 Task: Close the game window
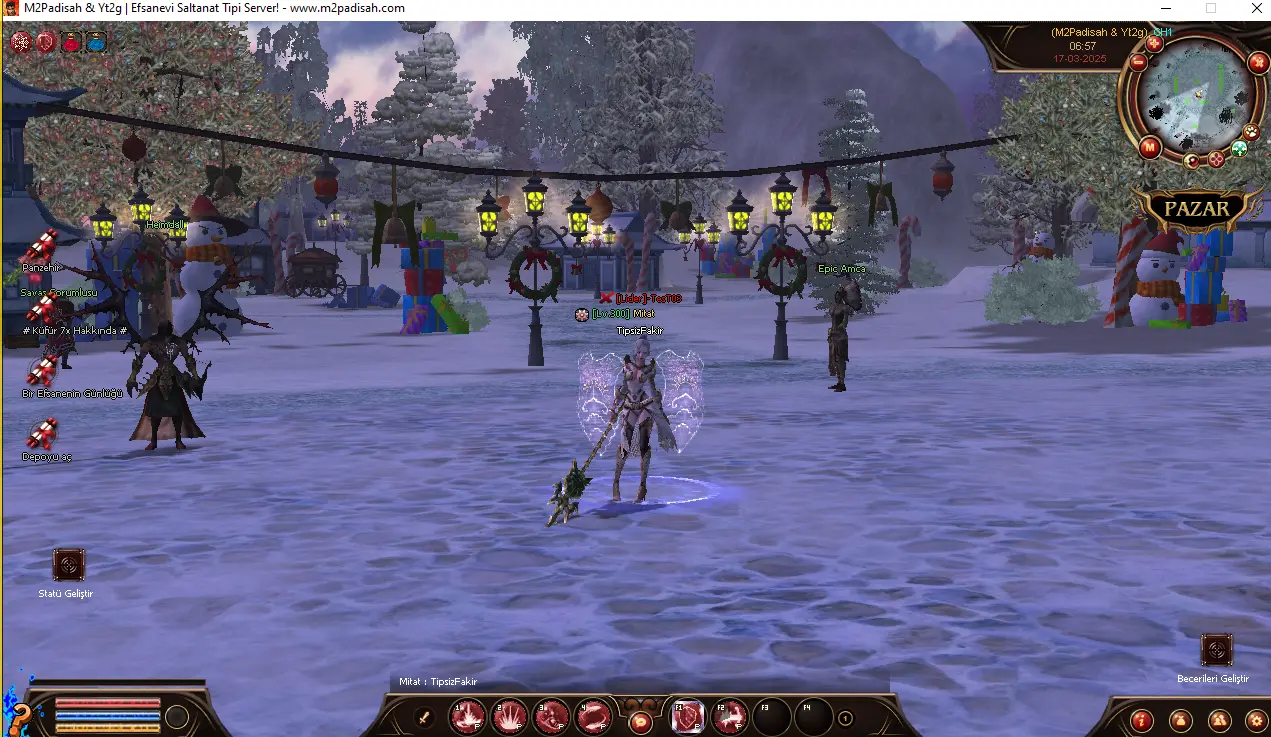coord(1257,8)
